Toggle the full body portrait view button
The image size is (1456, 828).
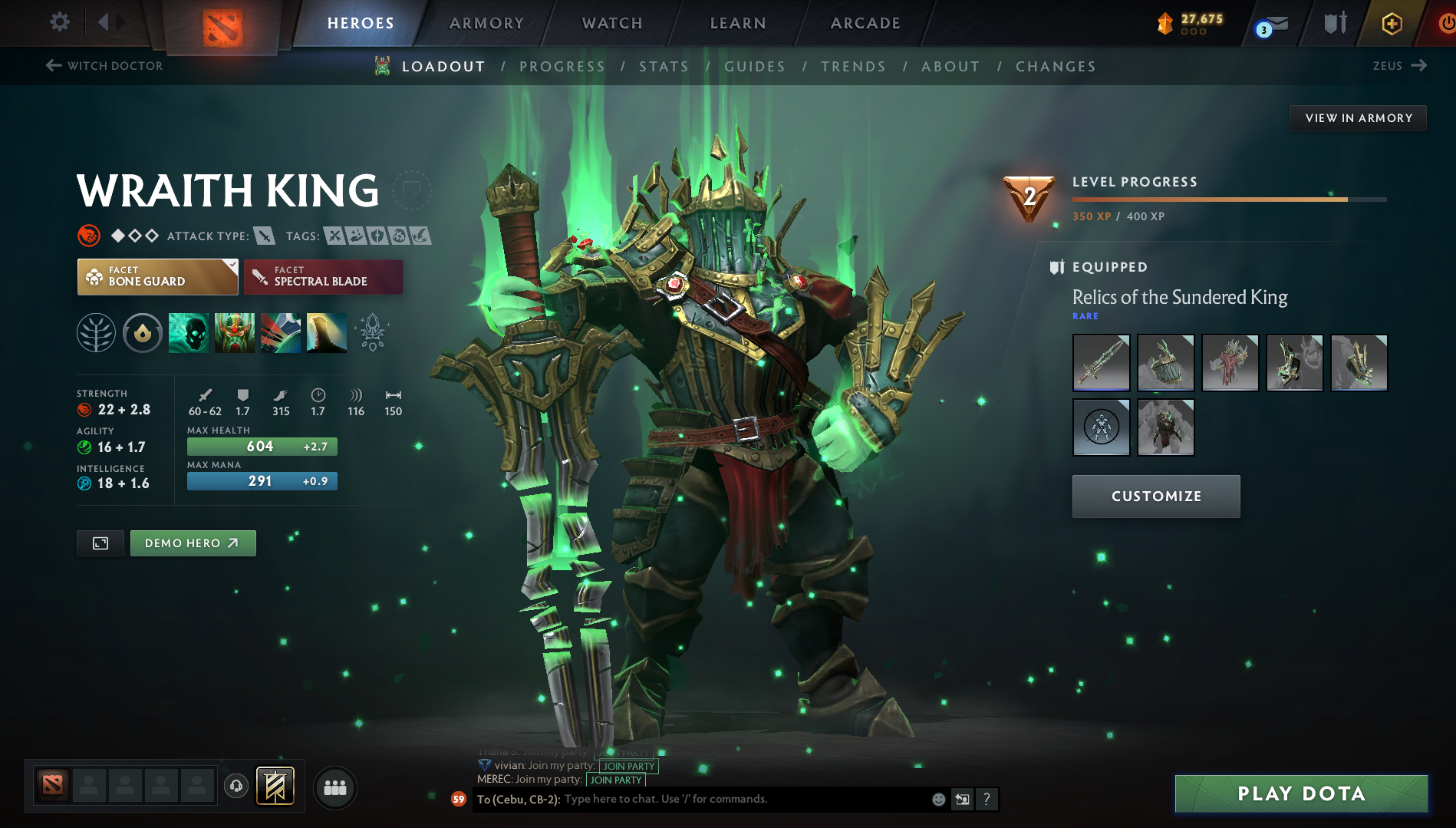[100, 543]
